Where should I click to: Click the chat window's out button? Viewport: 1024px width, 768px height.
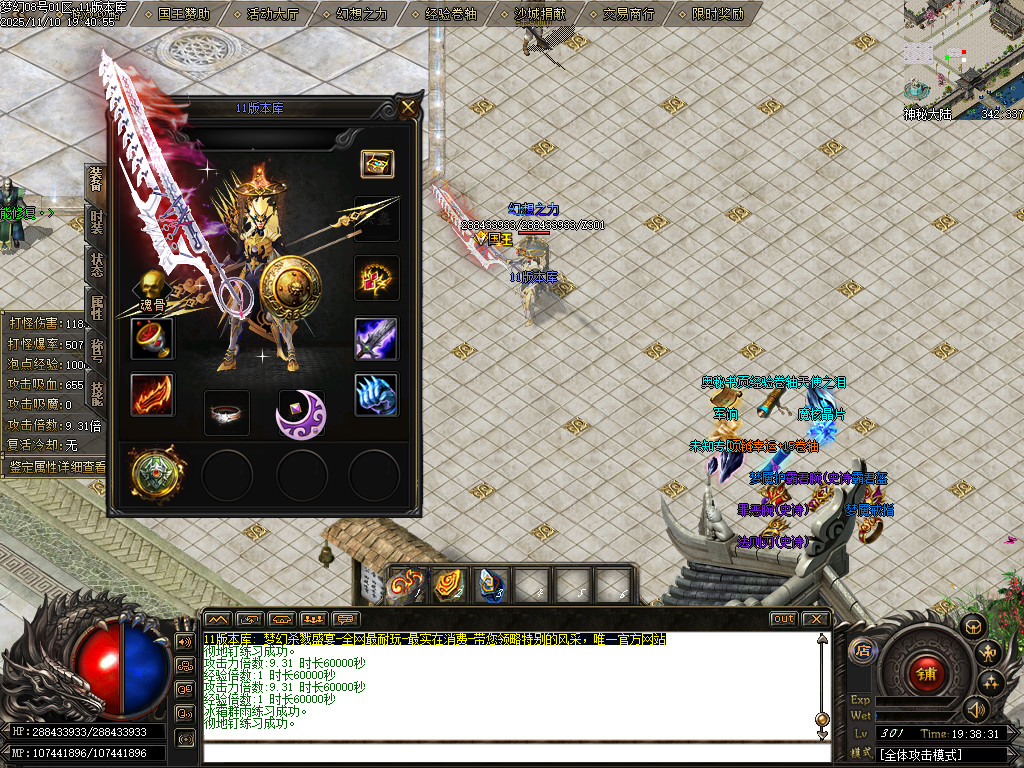(x=784, y=619)
